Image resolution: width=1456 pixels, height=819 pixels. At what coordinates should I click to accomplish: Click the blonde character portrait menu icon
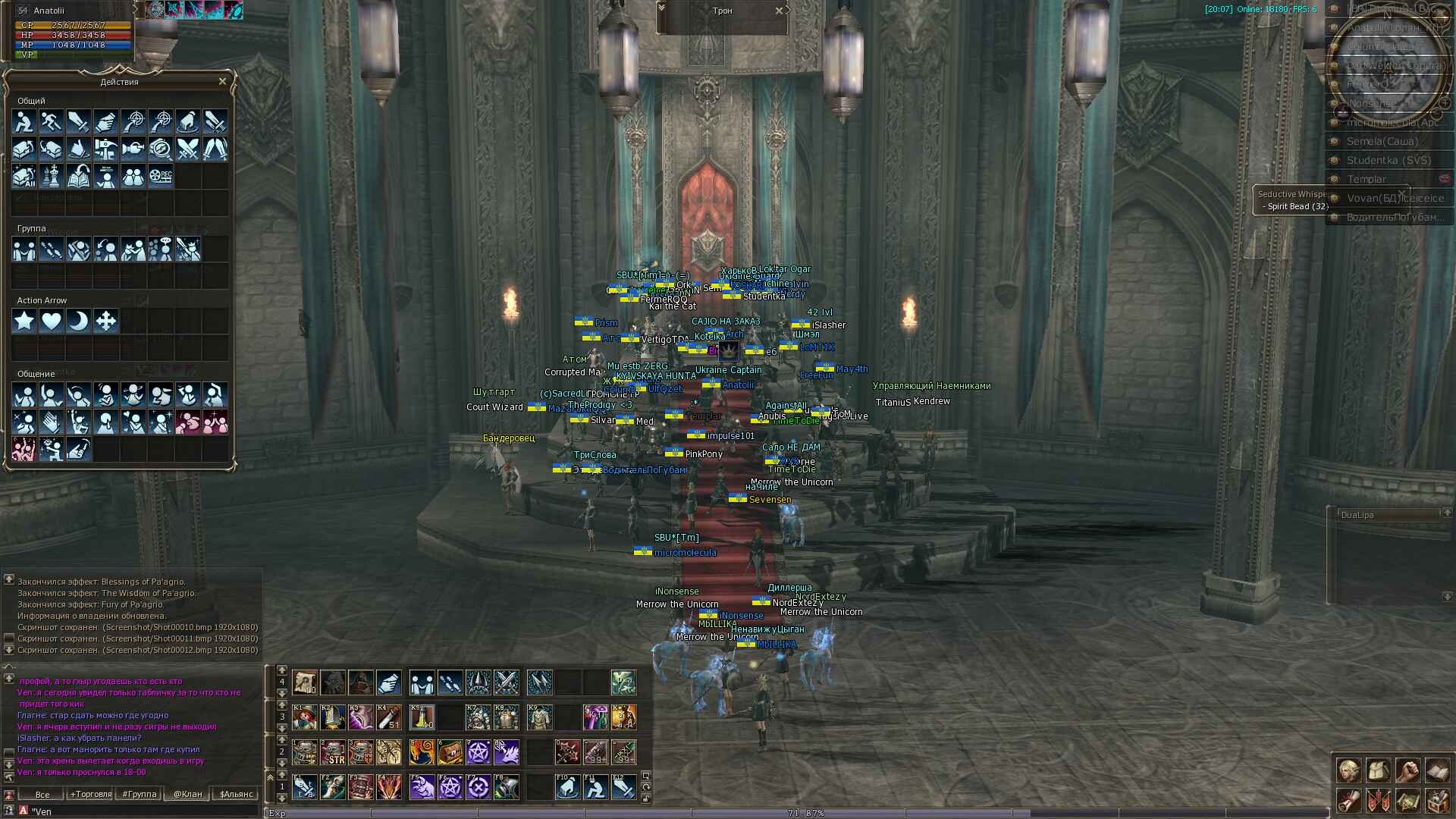(1348, 770)
